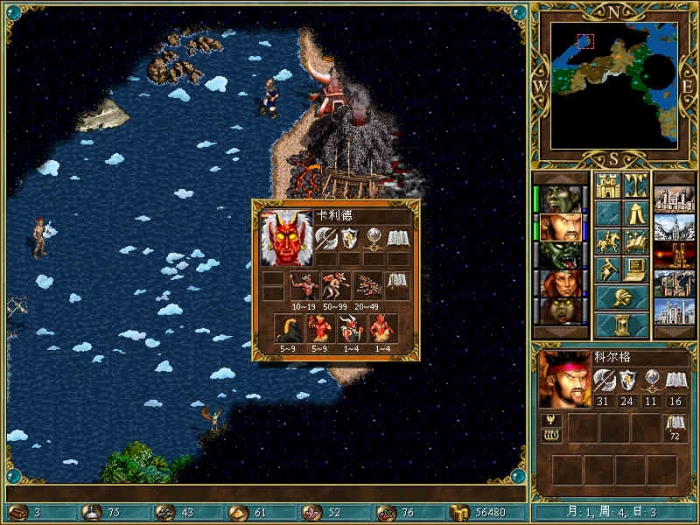Open adventure options with the digging figure button

point(608,269)
